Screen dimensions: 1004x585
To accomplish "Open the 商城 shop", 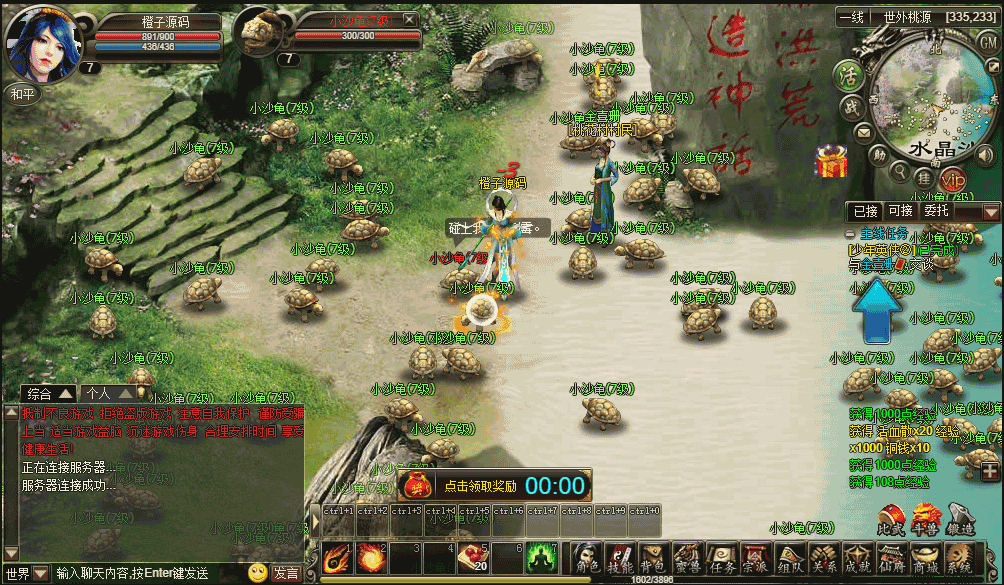I will [x=922, y=558].
